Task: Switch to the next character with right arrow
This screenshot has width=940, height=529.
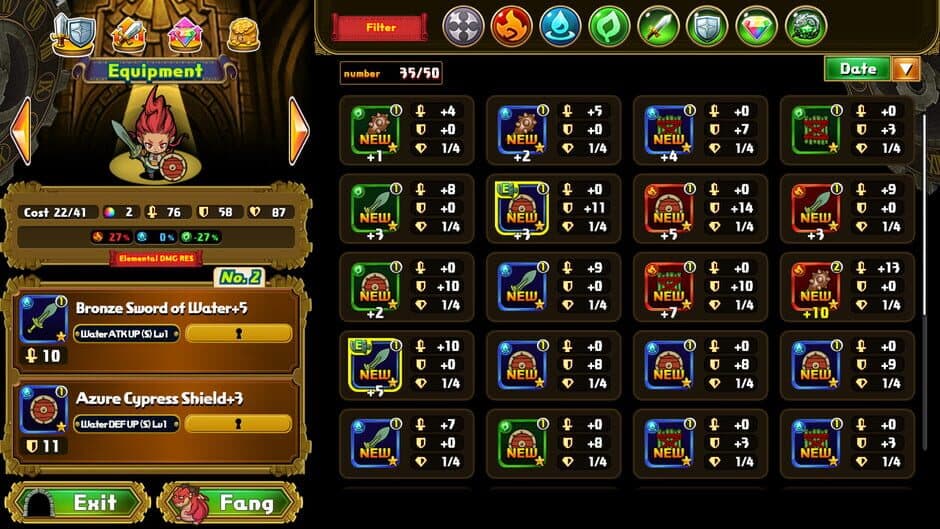Action: 298,130
